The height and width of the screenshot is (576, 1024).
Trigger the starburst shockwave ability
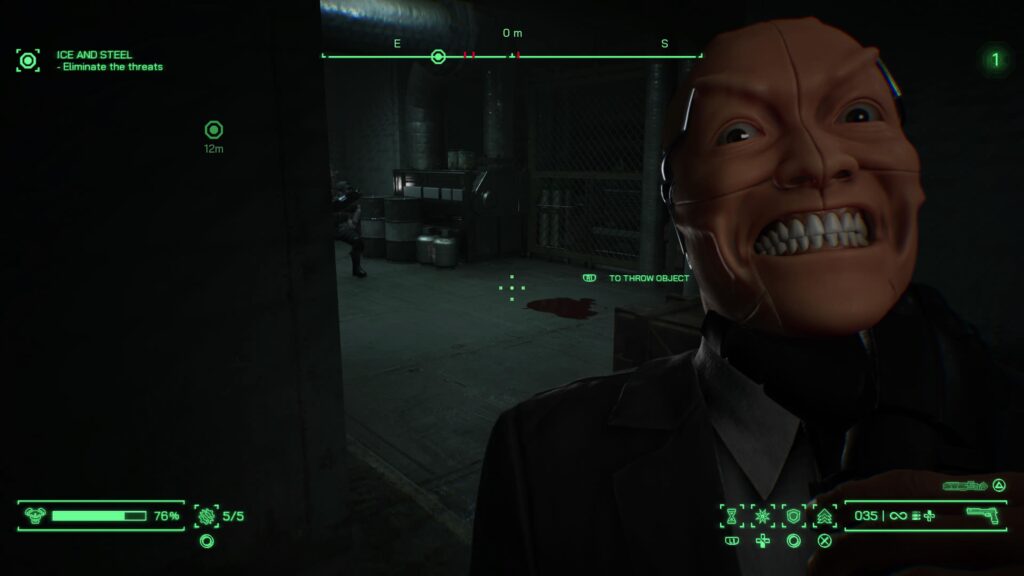tap(763, 516)
